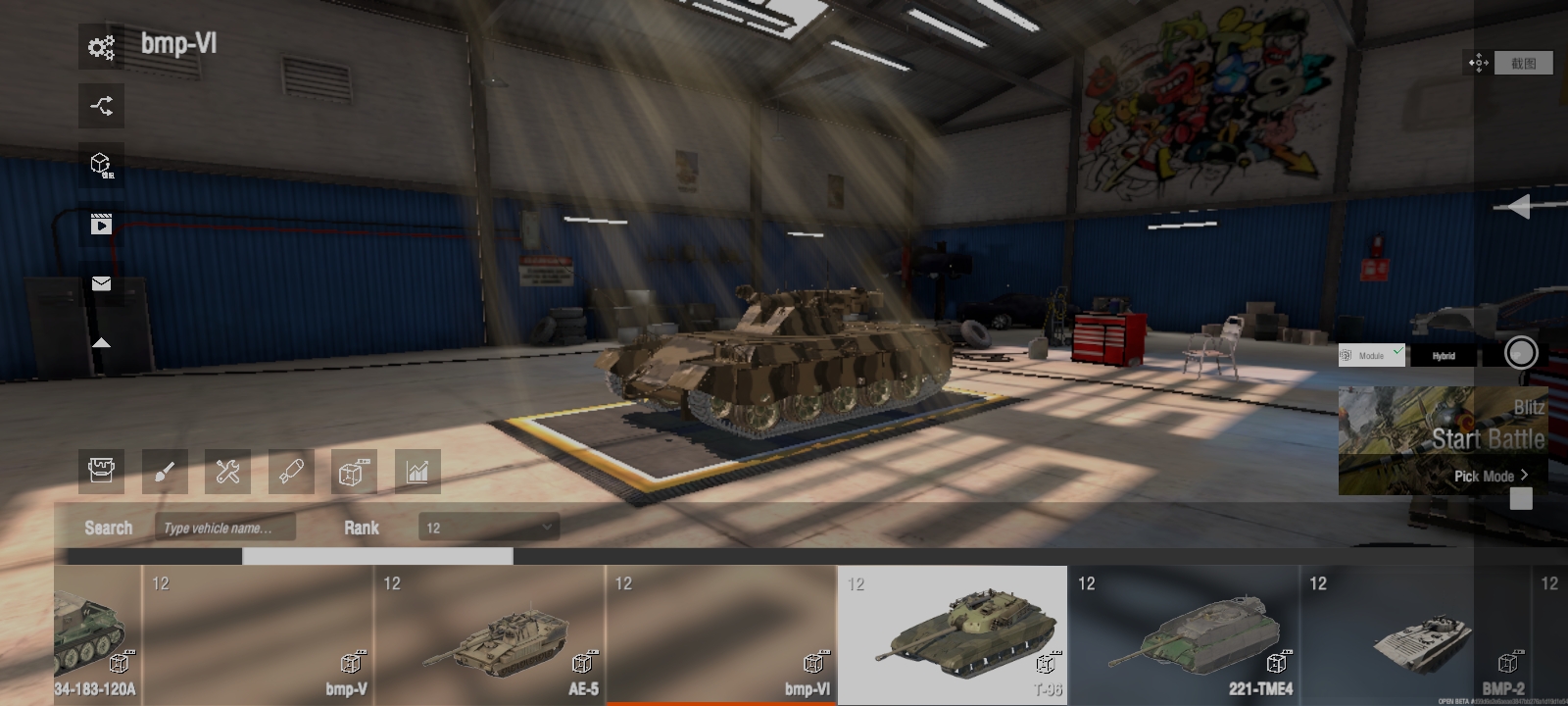Toggle the Module display option
This screenshot has height=706, width=1568.
[x=1370, y=355]
